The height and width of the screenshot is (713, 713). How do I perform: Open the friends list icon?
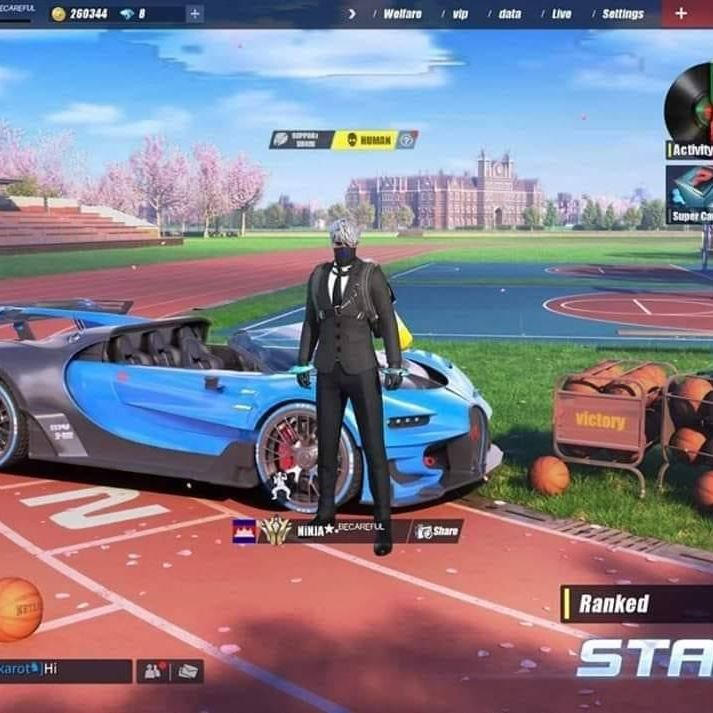[153, 671]
